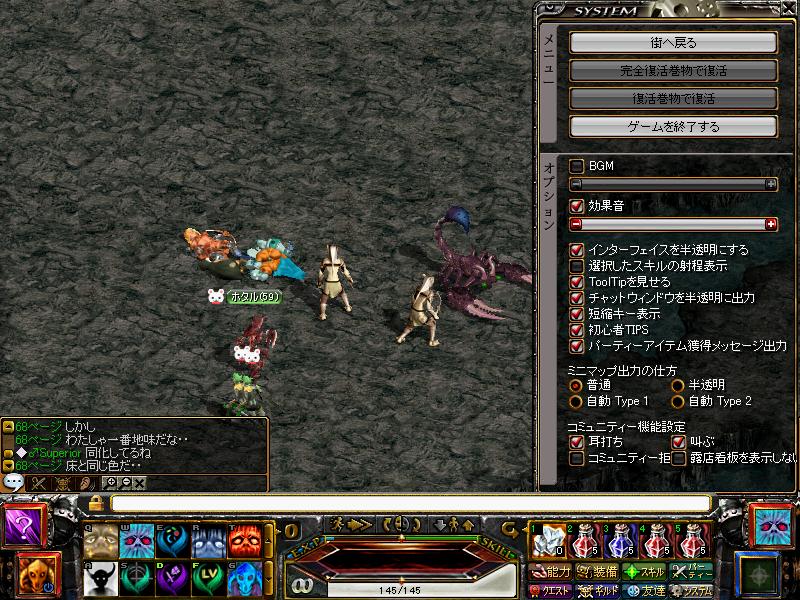This screenshot has width=800, height=600.
Task: Select 半透明 minimap output mode
Action: [x=677, y=385]
